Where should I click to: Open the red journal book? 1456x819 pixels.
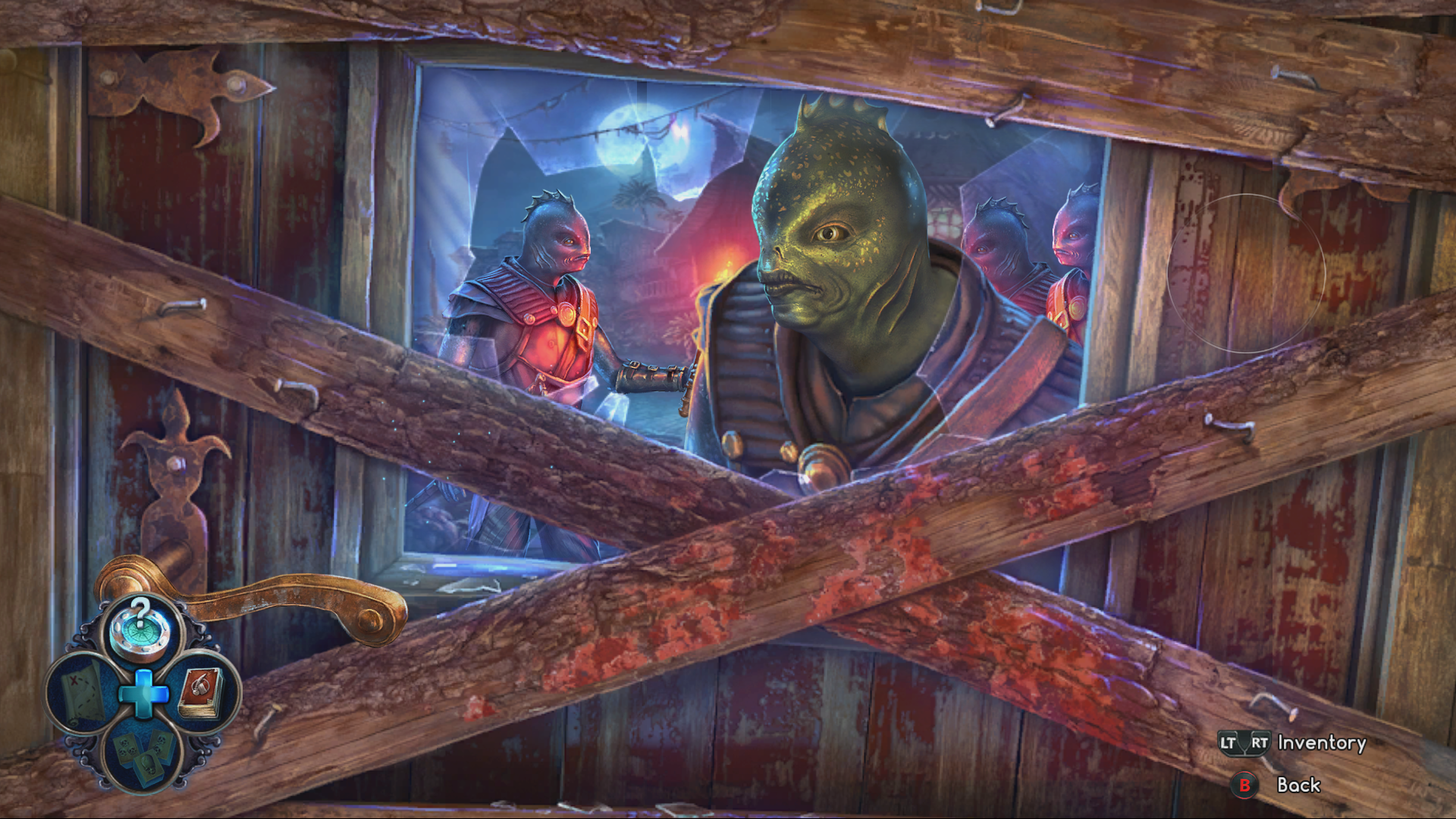[x=201, y=692]
